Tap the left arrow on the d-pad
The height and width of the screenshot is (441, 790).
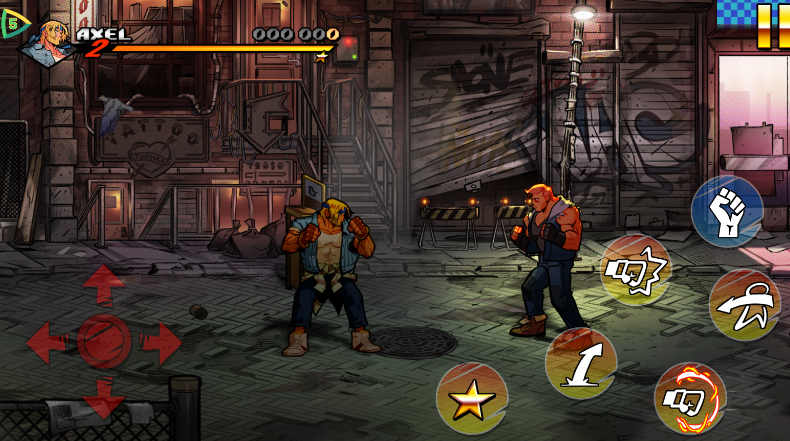(x=46, y=342)
